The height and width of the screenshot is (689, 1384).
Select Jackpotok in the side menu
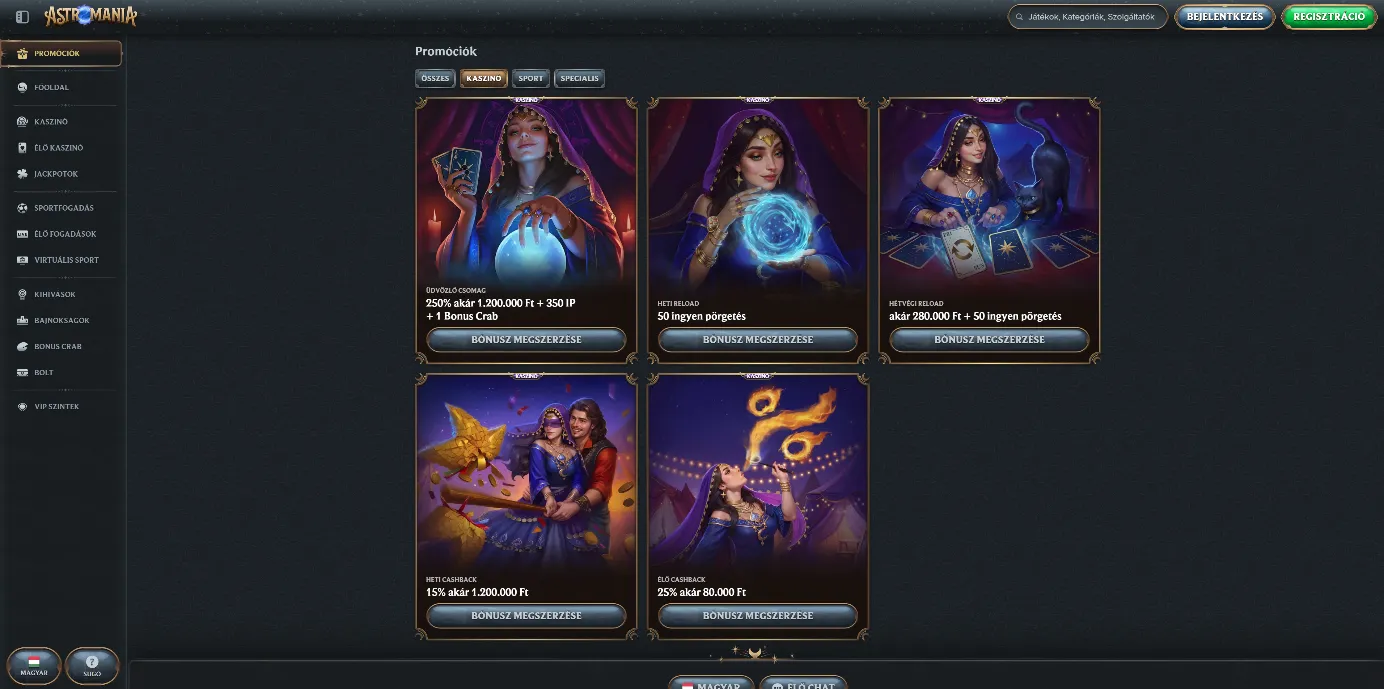tap(55, 174)
